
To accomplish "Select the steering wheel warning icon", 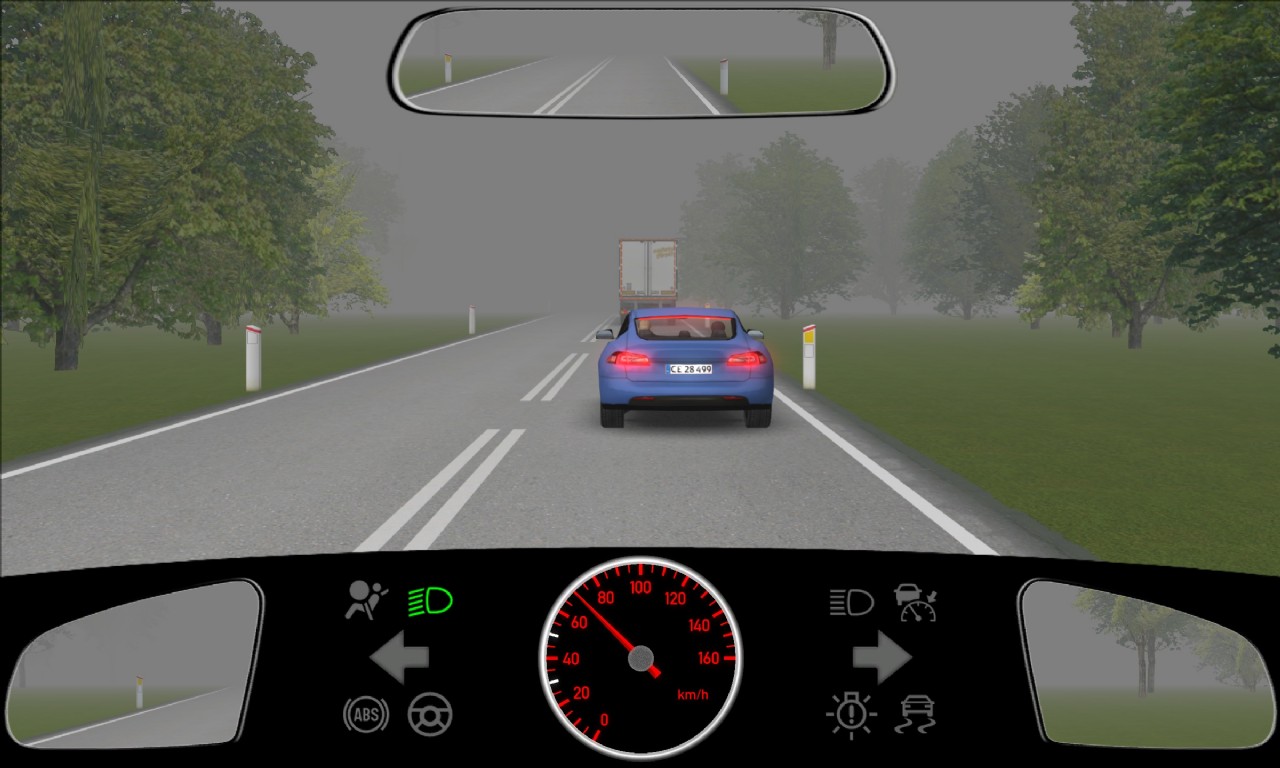I will [430, 714].
